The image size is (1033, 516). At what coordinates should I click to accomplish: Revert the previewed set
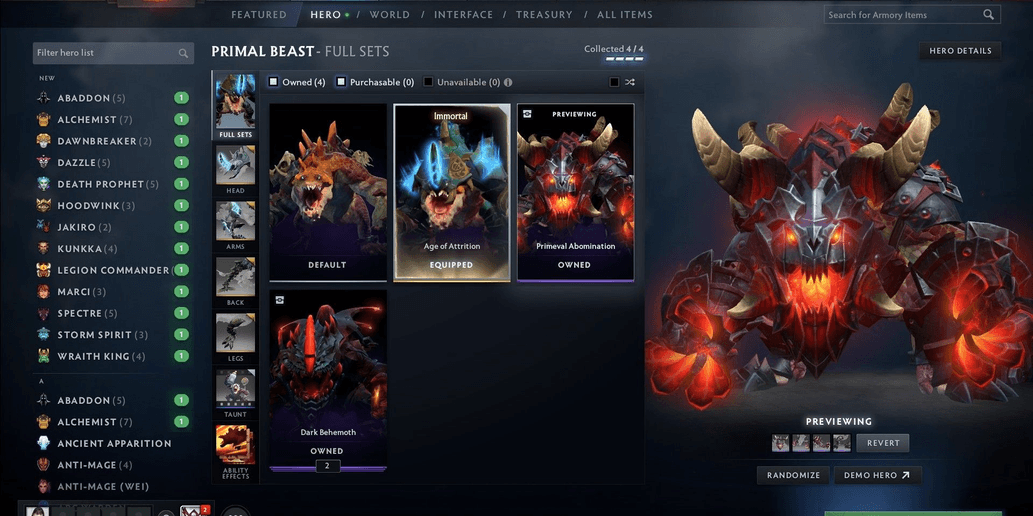click(x=883, y=443)
